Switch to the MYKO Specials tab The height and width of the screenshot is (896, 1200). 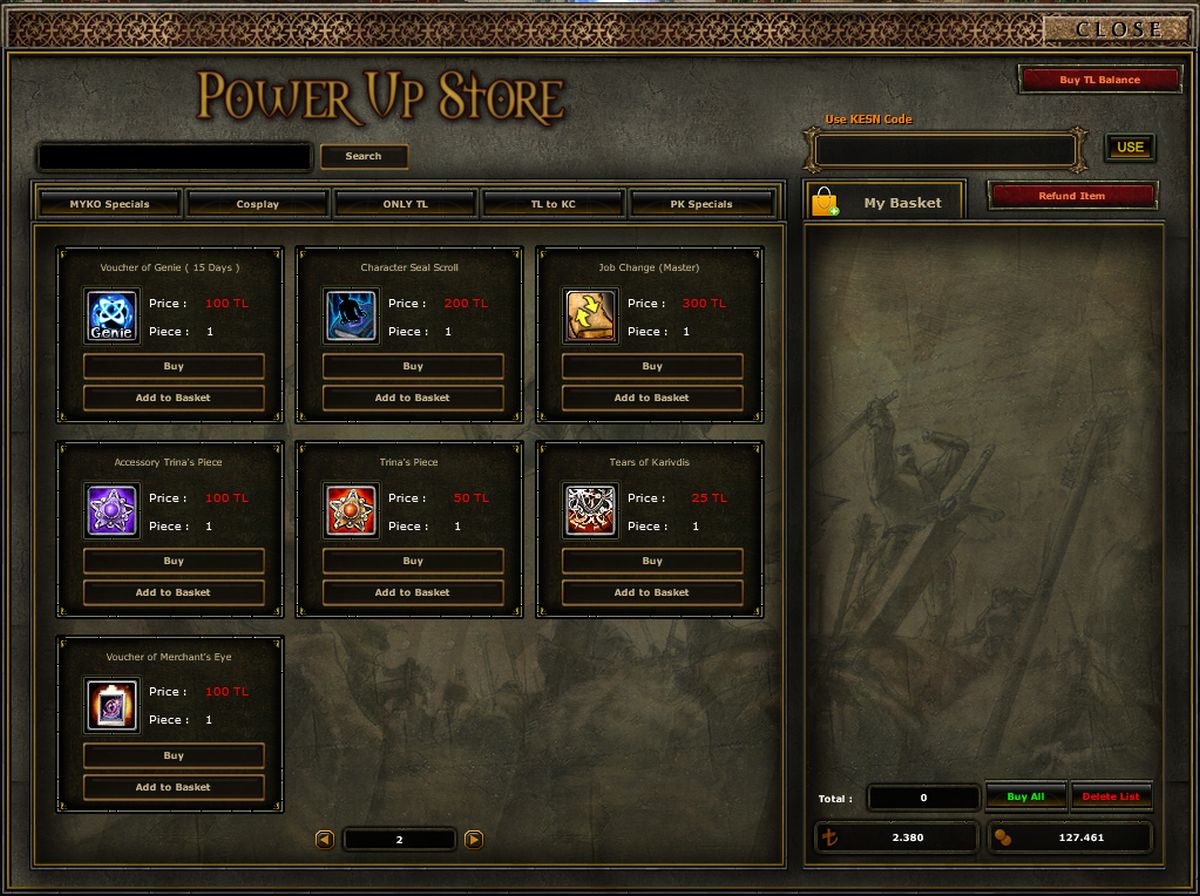(109, 204)
